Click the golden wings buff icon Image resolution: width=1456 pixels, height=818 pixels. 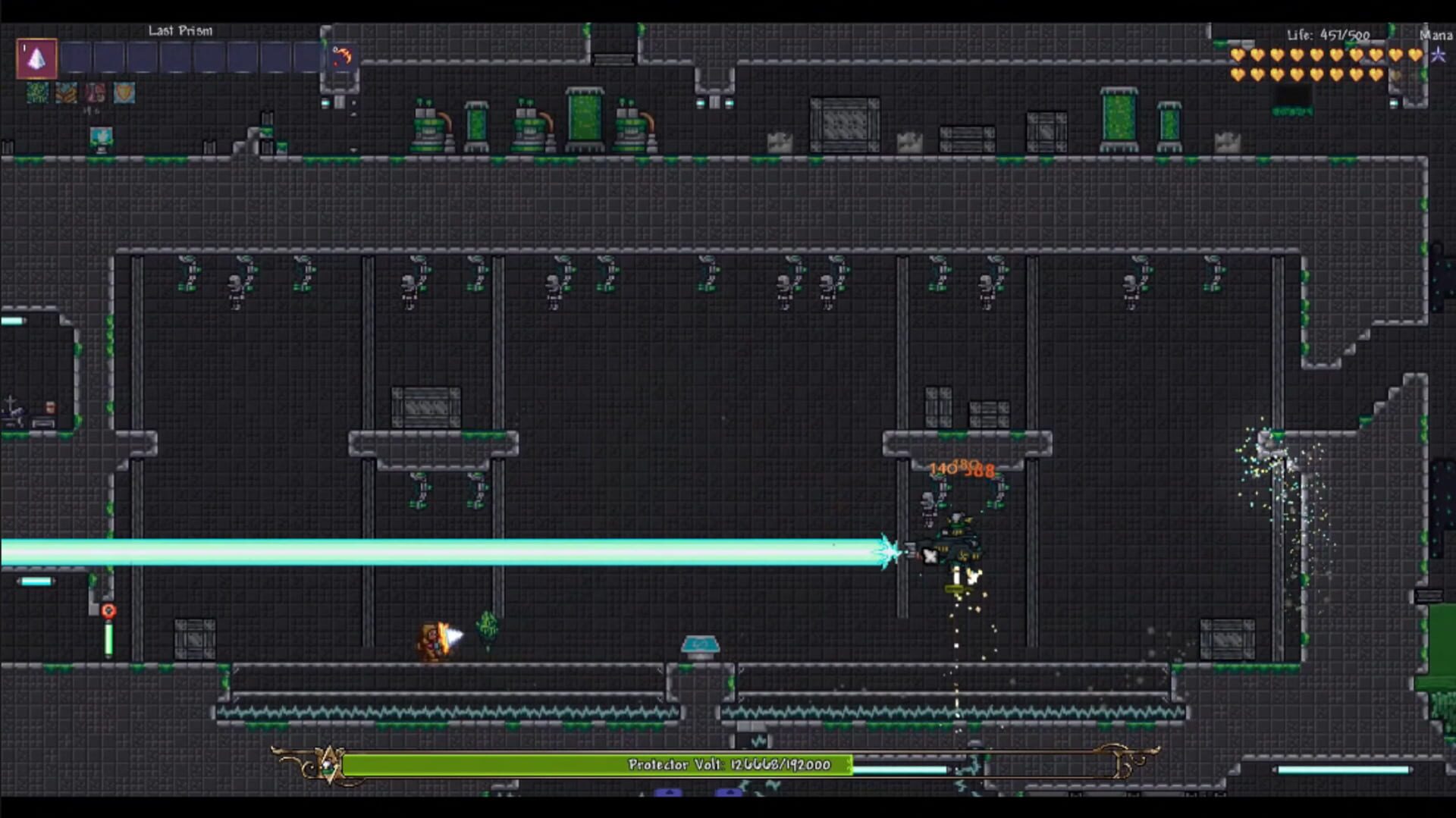click(65, 93)
